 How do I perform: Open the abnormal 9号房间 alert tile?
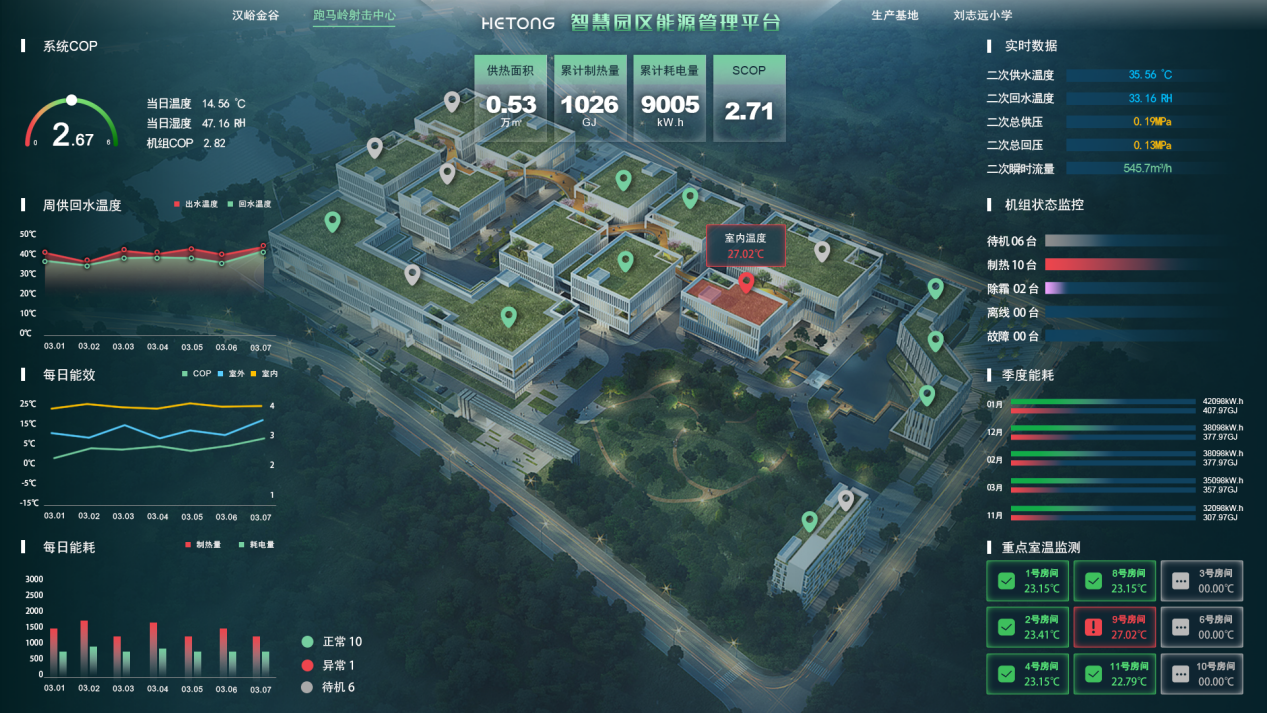pos(1114,627)
